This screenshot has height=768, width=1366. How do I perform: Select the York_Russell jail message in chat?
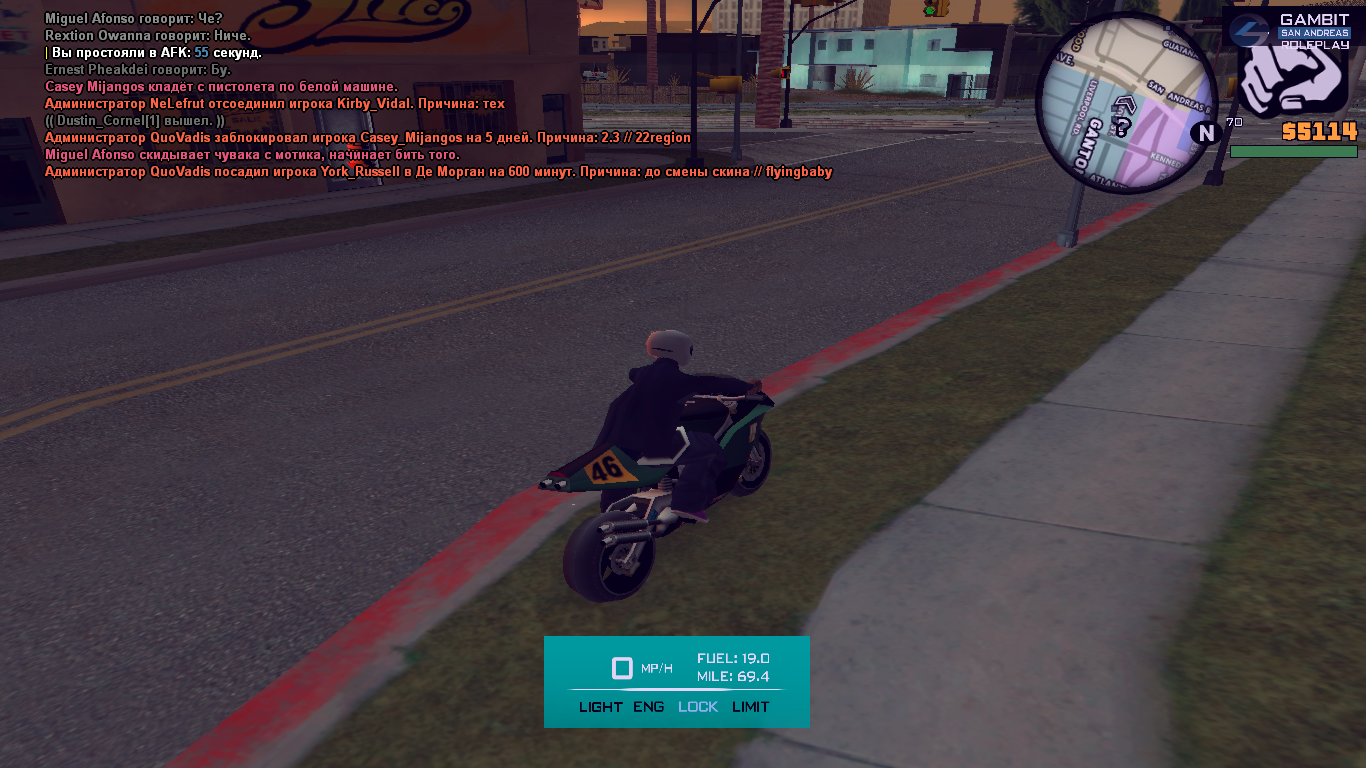pos(438,172)
